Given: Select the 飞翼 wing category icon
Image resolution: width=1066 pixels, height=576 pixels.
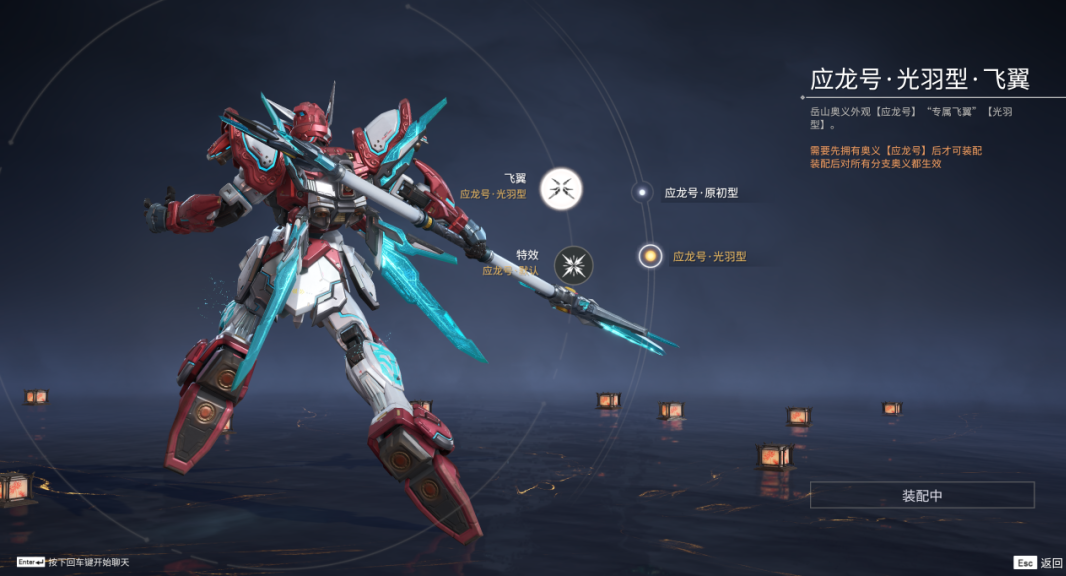Looking at the screenshot, I should [561, 188].
